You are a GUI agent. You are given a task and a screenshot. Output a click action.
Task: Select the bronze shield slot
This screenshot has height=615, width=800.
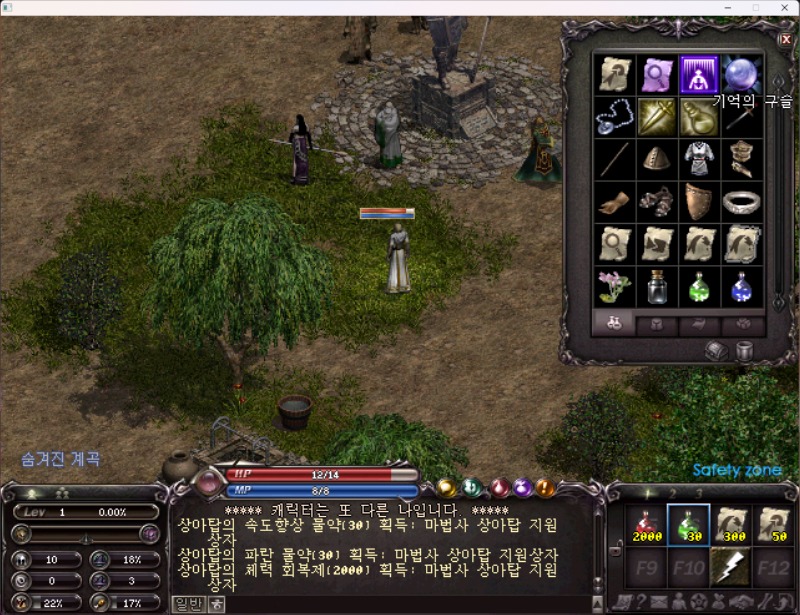(699, 201)
